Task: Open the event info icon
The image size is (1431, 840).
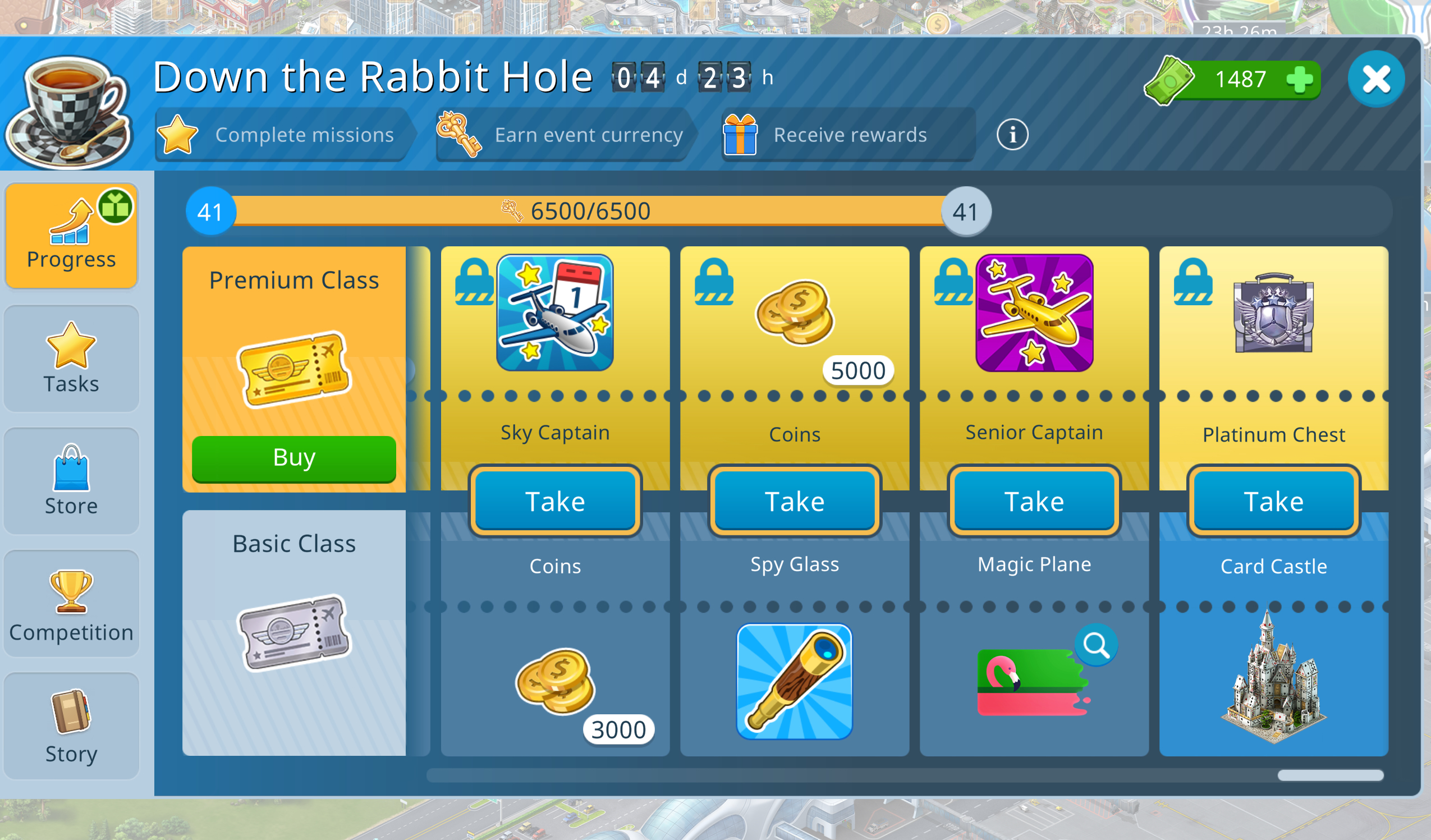Action: 1012,135
